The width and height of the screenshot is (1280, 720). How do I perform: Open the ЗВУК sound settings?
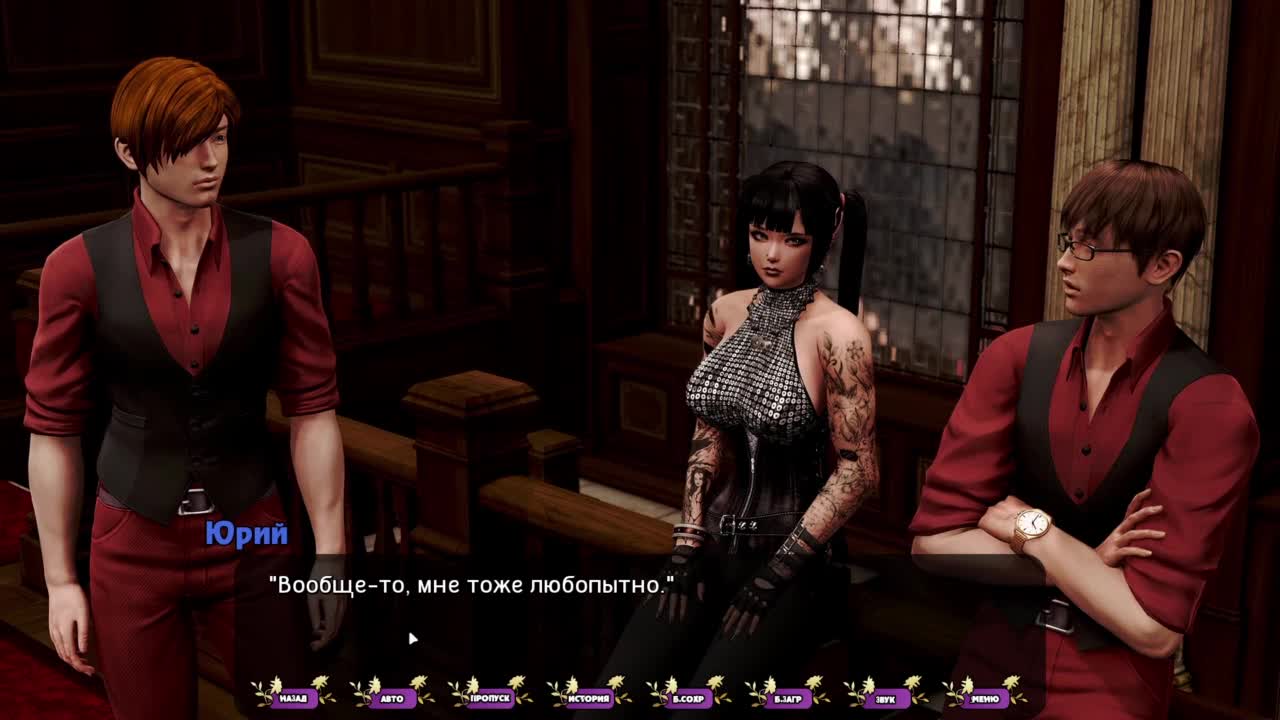[x=885, y=698]
